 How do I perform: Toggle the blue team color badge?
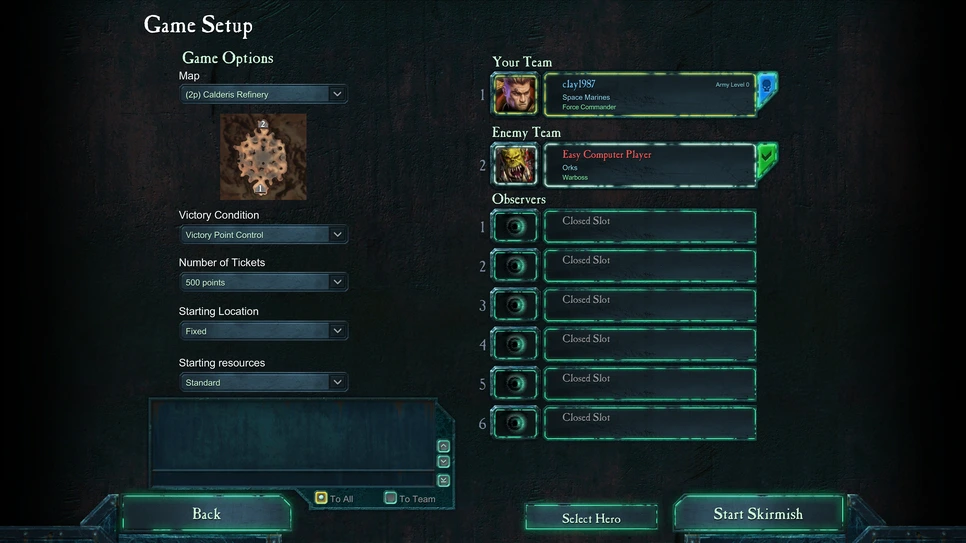pos(767,90)
